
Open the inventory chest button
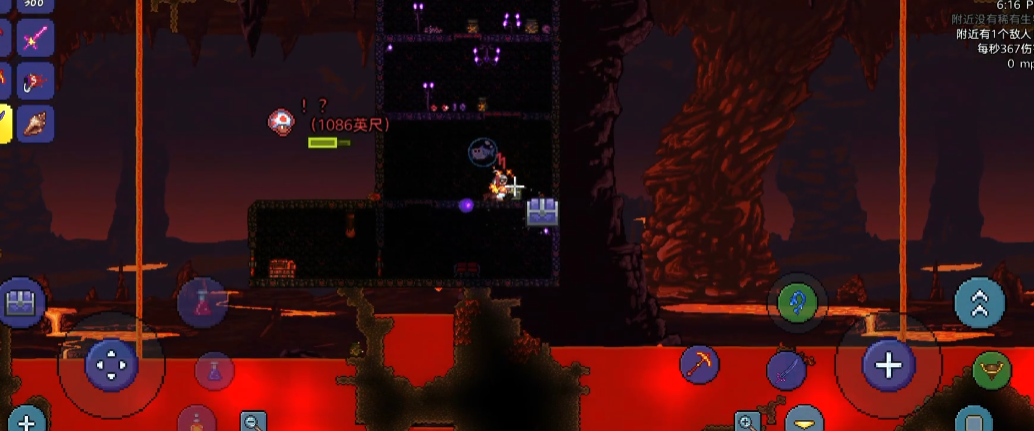(x=20, y=303)
